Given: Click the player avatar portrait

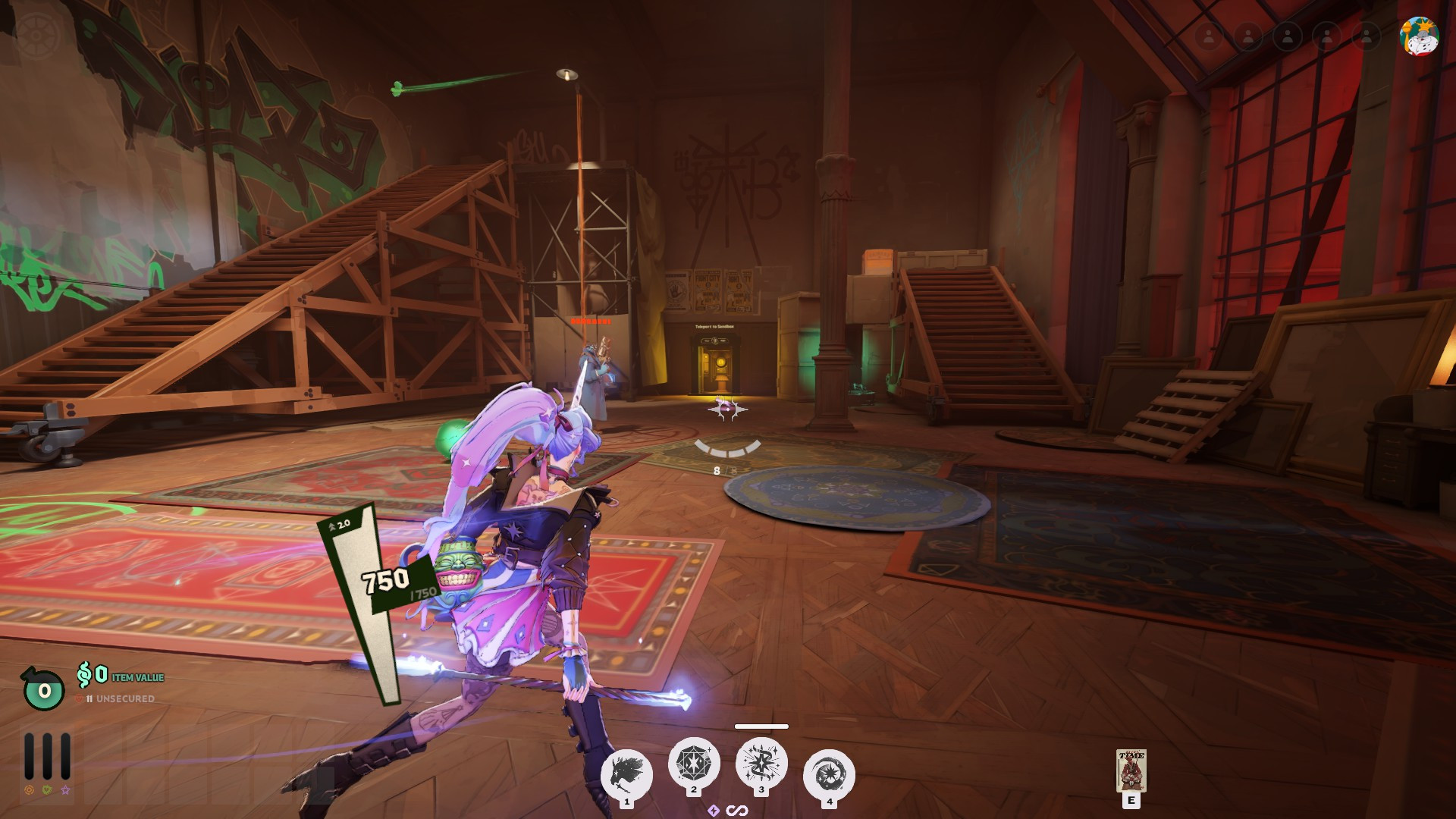Looking at the screenshot, I should pos(1419,36).
